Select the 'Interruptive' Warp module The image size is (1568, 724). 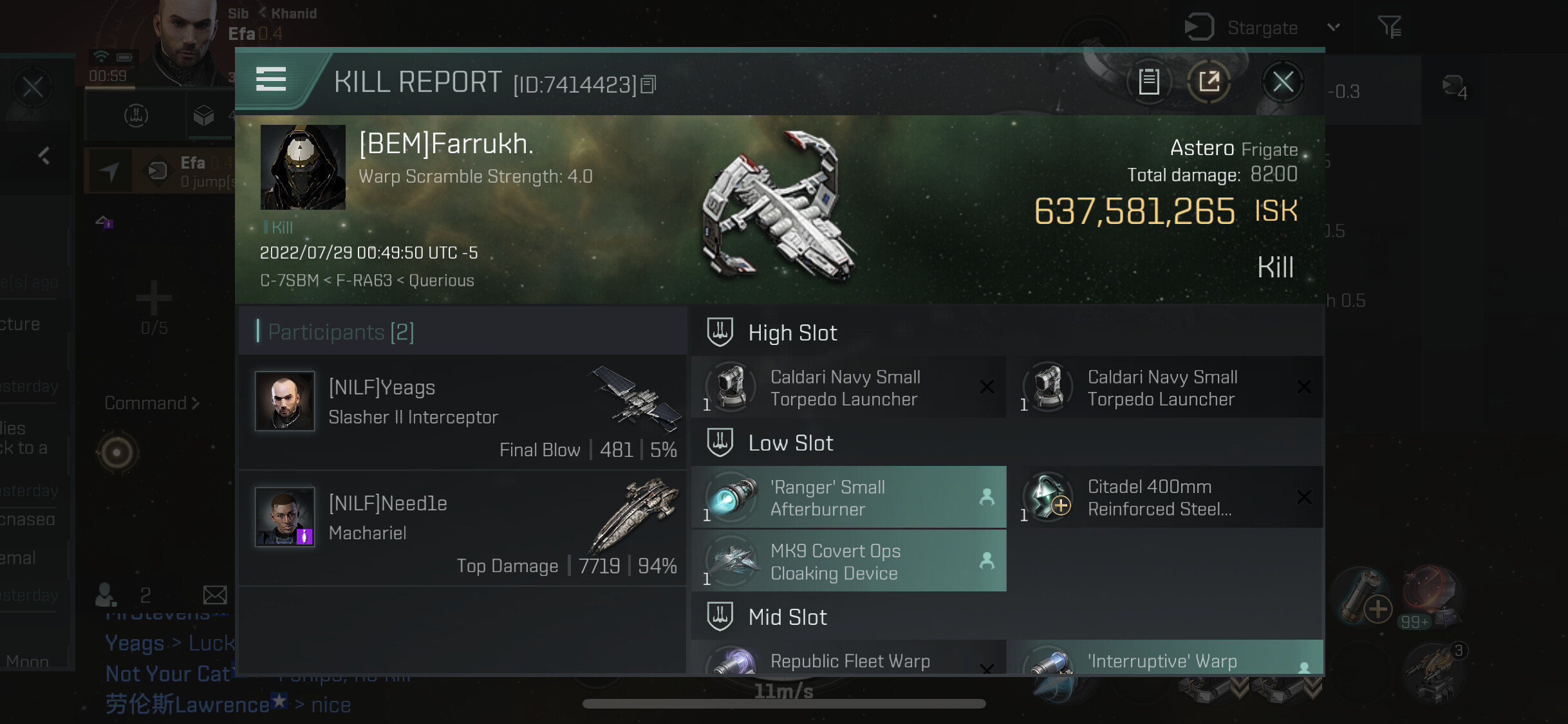1166,660
